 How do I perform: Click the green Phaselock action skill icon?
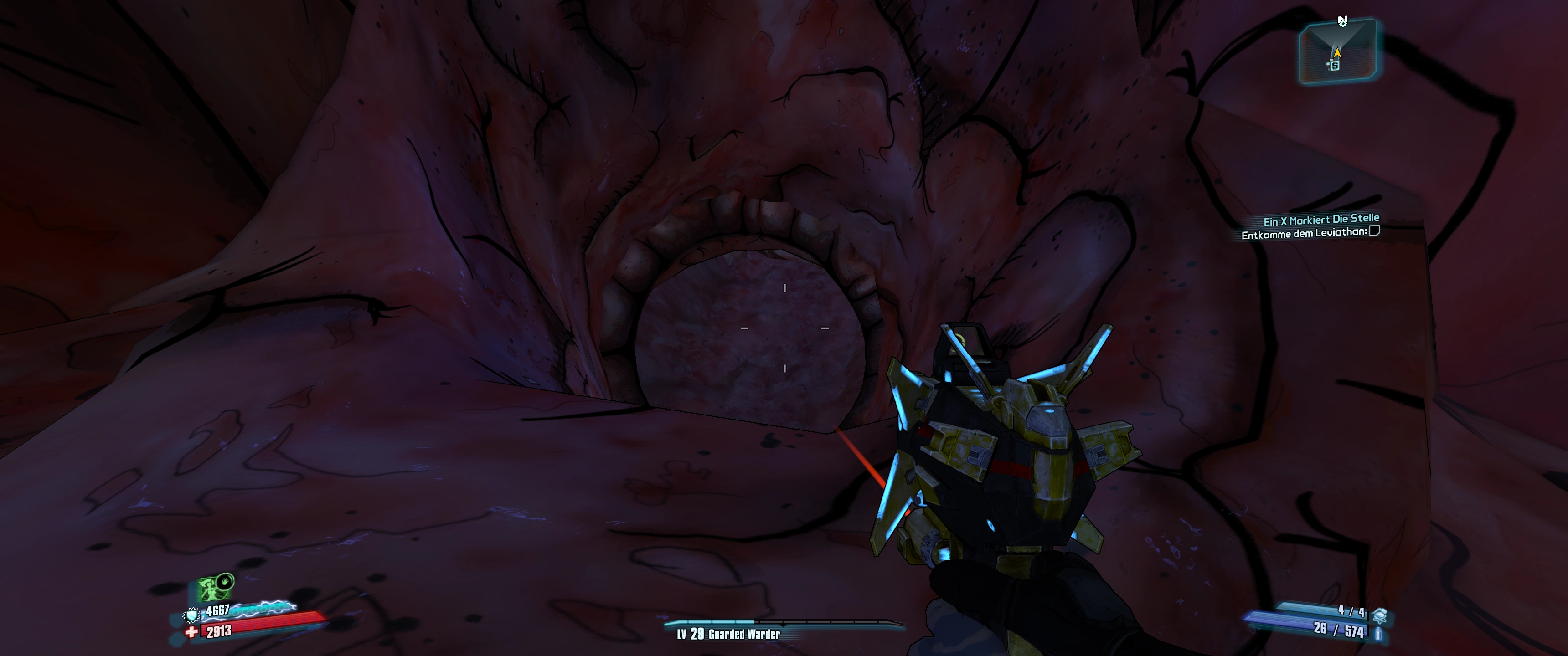(x=211, y=589)
